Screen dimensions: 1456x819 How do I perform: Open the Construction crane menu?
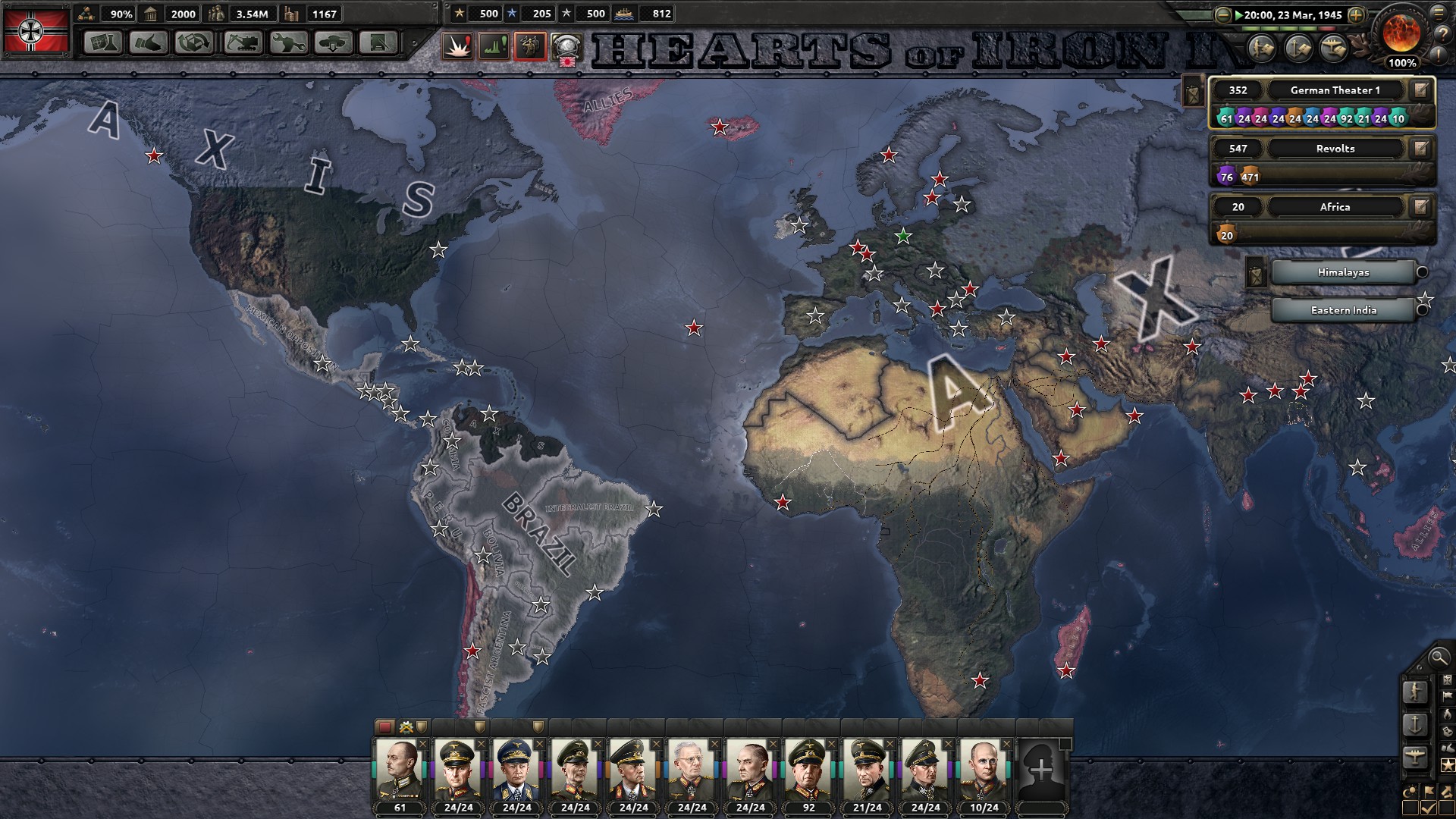coord(241,42)
